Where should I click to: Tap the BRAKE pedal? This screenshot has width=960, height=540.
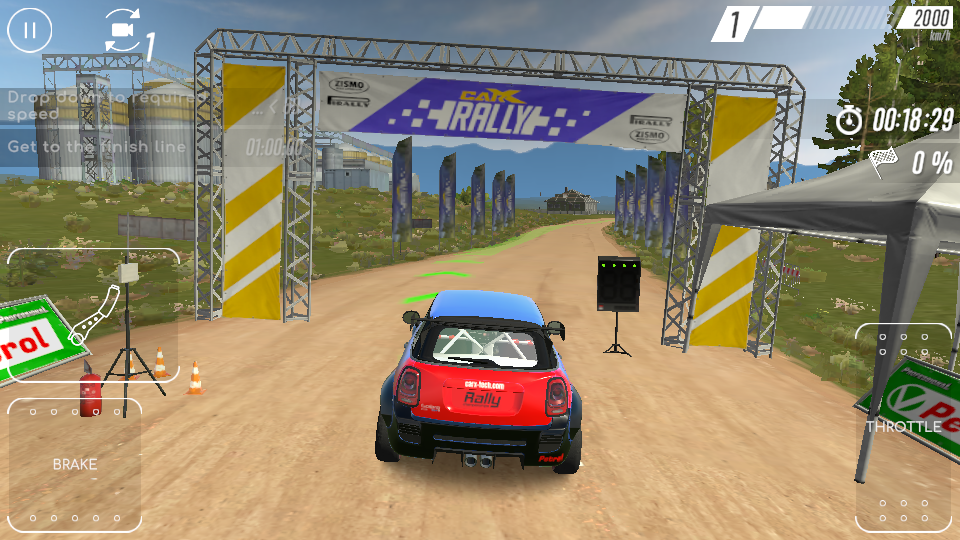pyautogui.click(x=75, y=464)
